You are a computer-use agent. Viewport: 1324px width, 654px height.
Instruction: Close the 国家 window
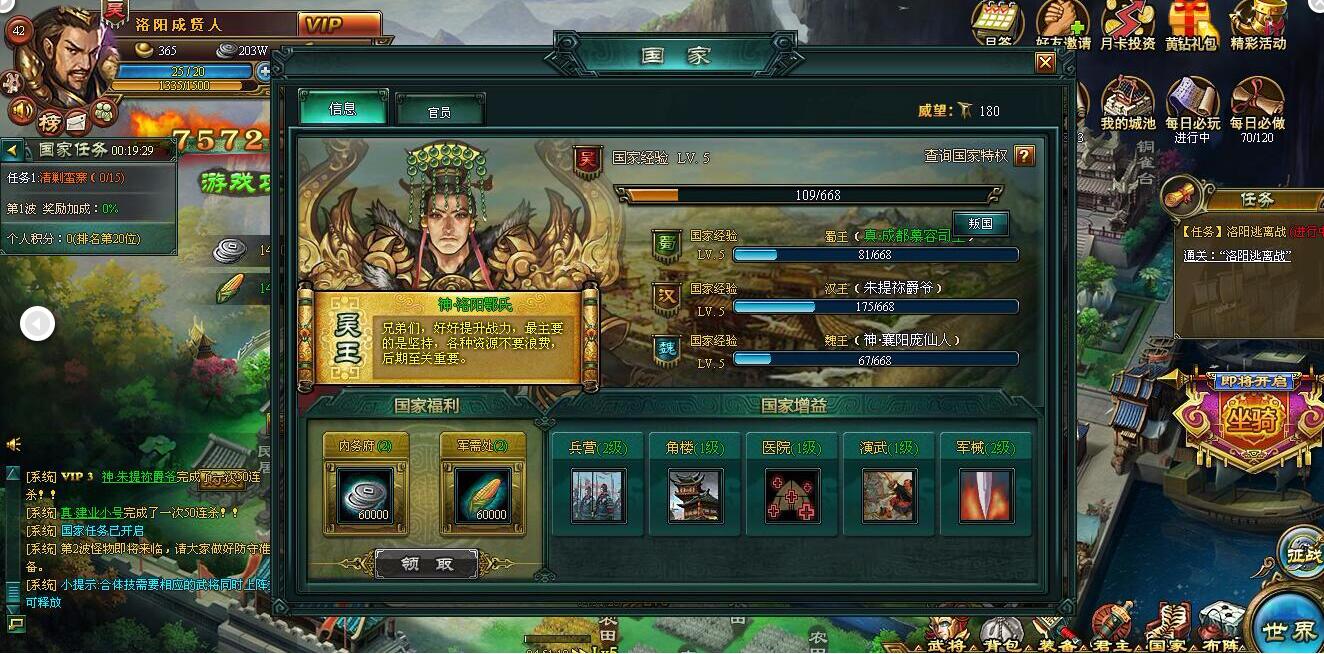coord(1045,63)
